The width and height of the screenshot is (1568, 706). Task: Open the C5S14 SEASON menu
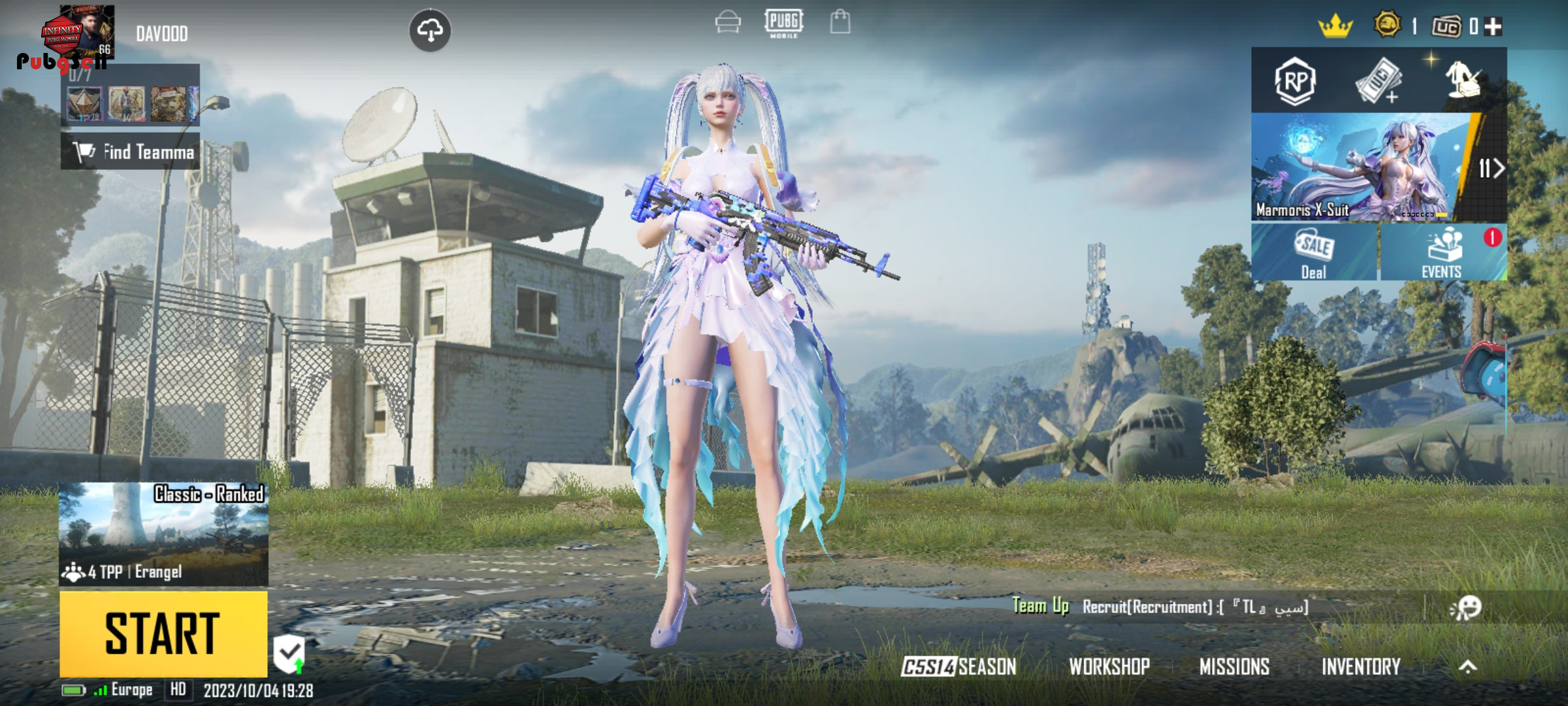[x=958, y=666]
